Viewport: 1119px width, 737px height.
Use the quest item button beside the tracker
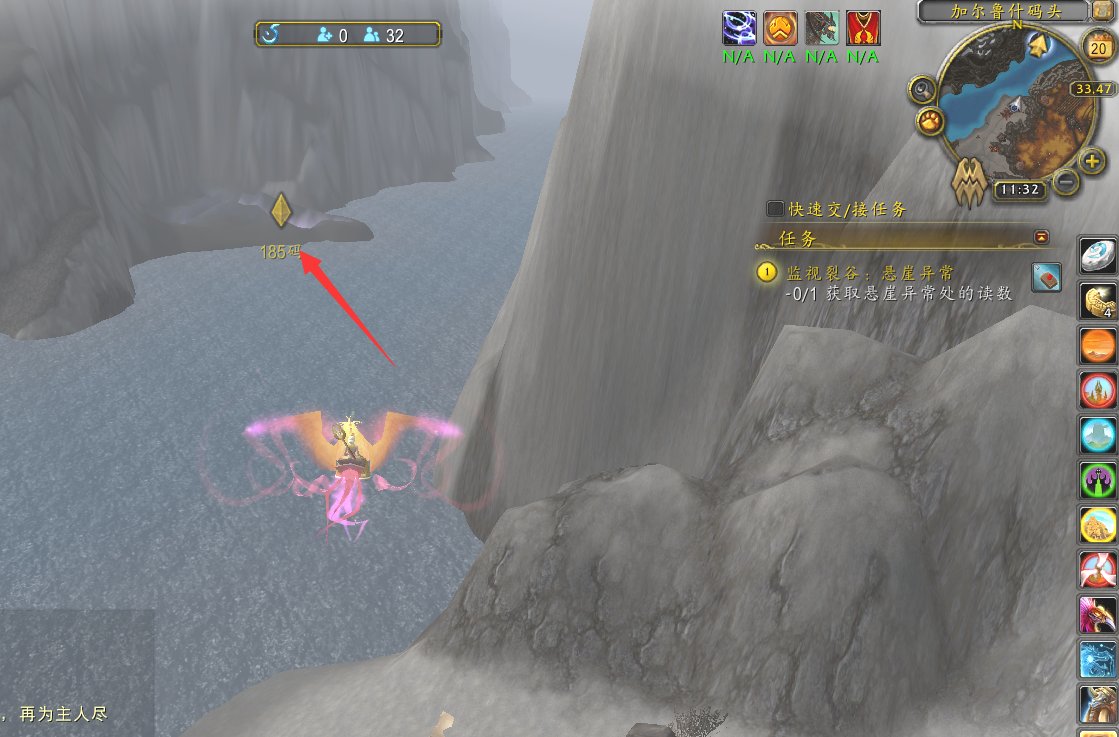pos(1045,276)
